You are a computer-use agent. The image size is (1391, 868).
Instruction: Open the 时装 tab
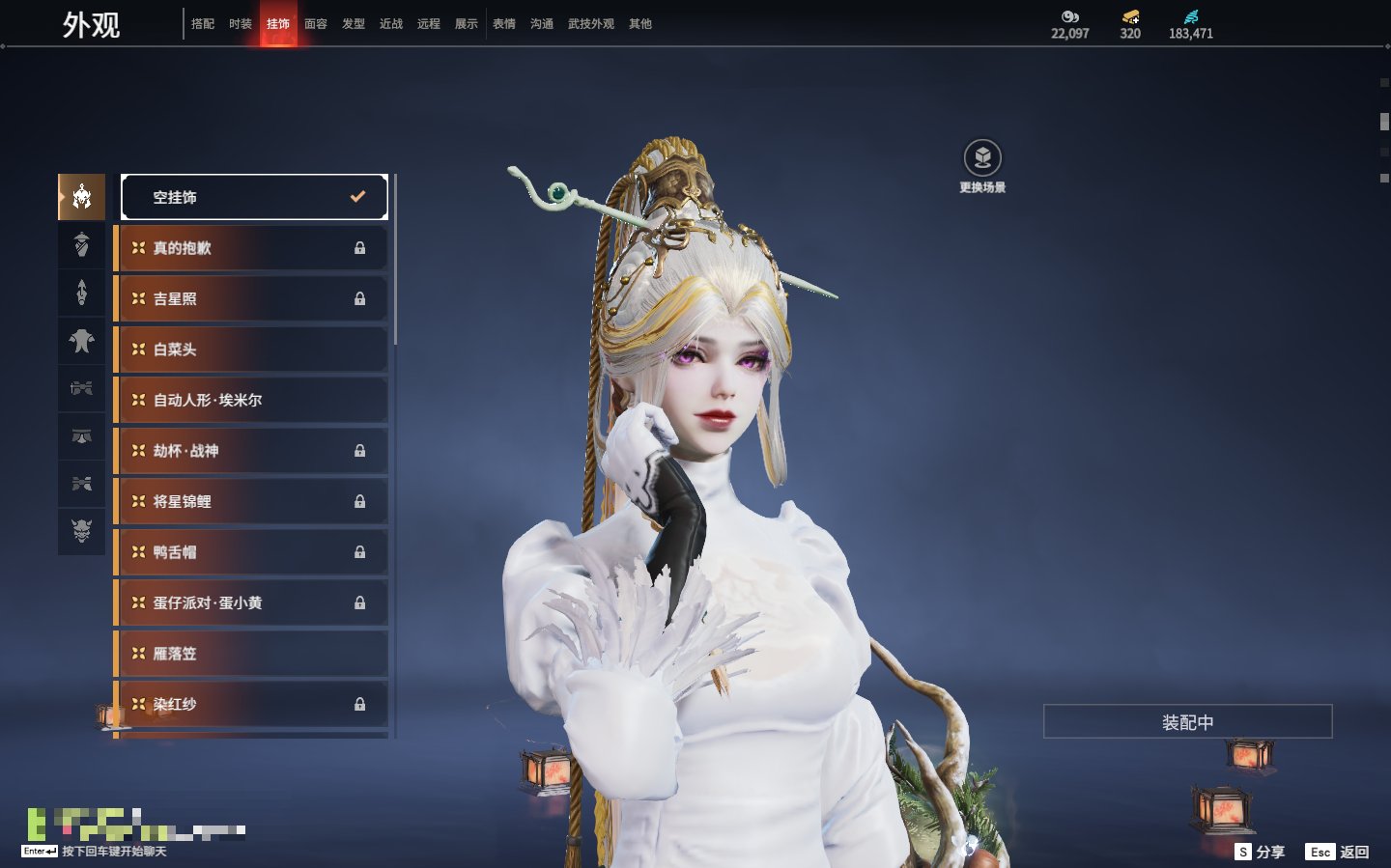pyautogui.click(x=241, y=24)
